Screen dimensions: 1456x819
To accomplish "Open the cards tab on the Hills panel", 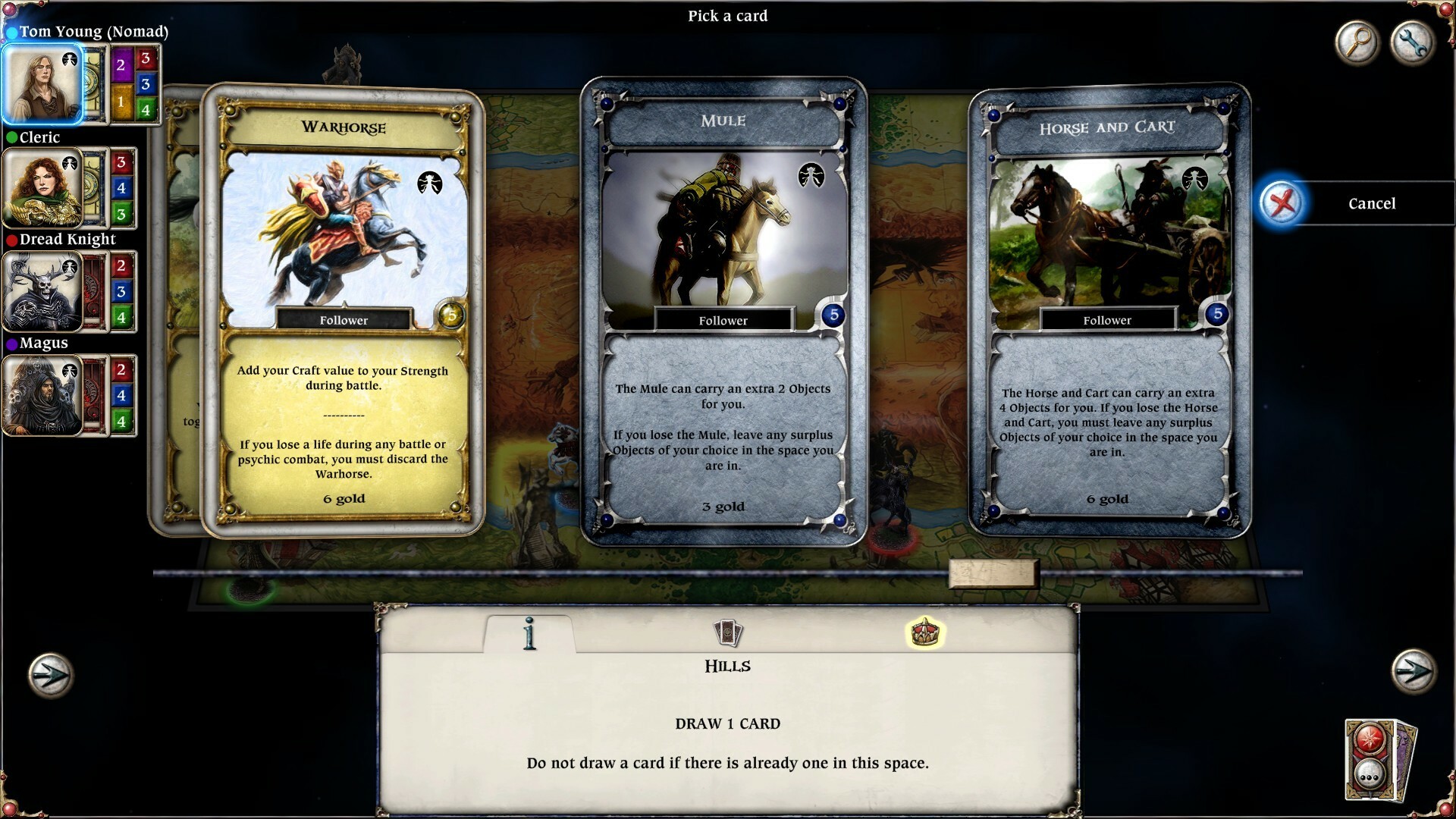I will 730,632.
